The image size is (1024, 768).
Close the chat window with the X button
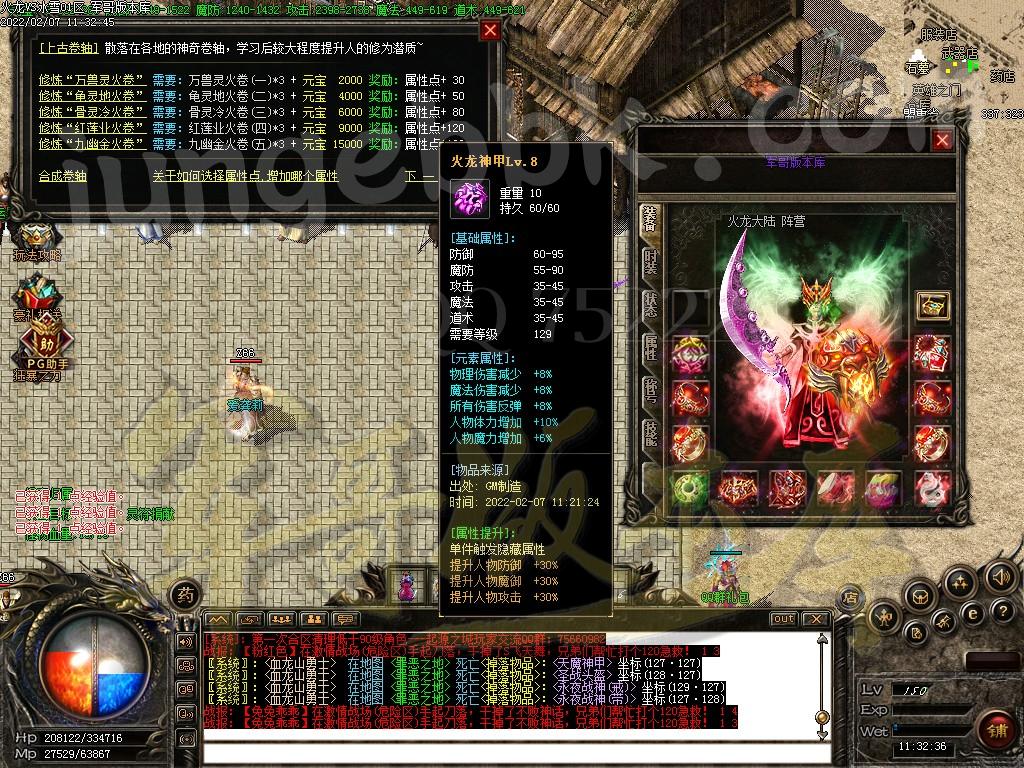tap(815, 619)
